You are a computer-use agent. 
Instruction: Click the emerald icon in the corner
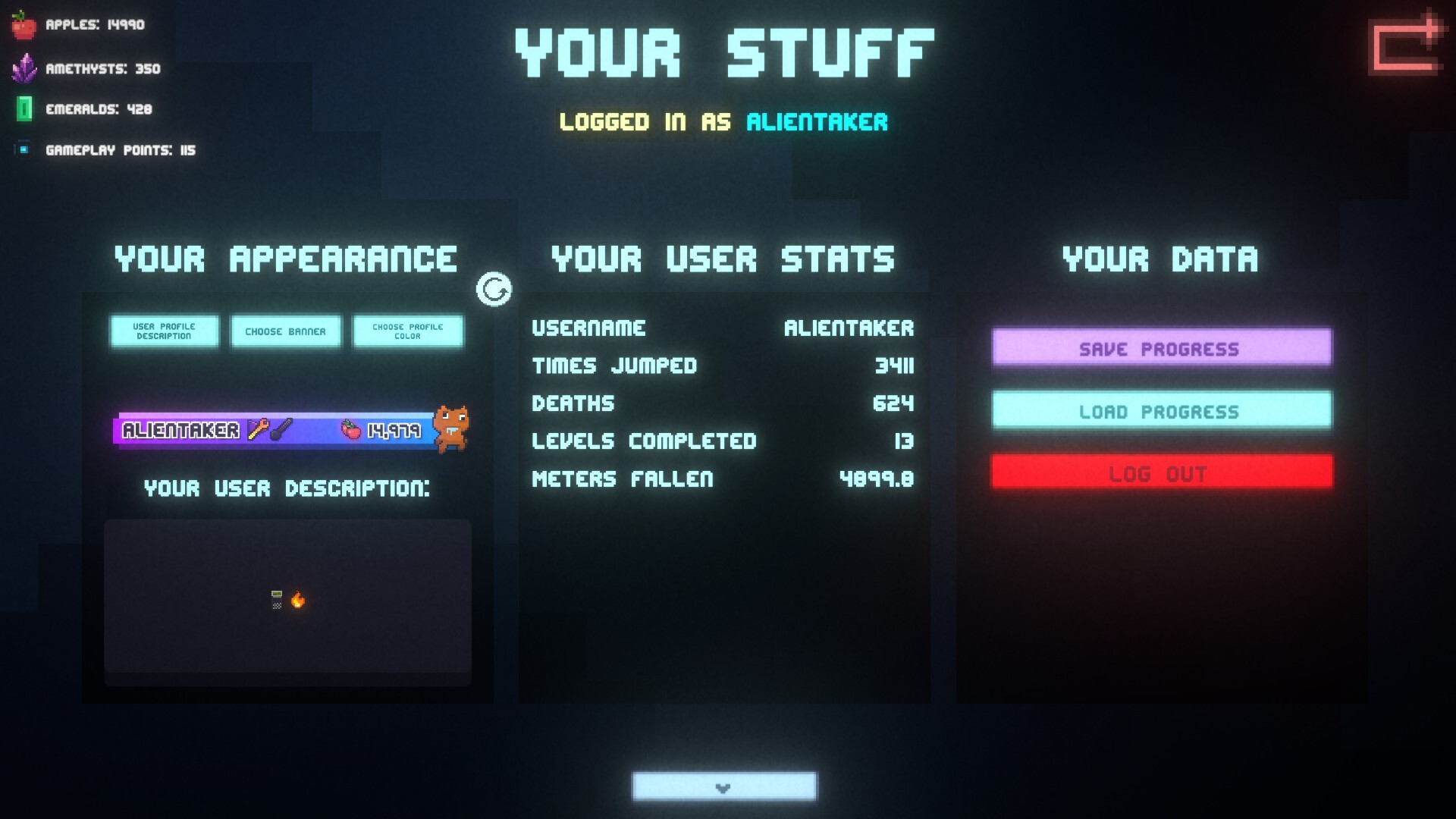point(25,109)
